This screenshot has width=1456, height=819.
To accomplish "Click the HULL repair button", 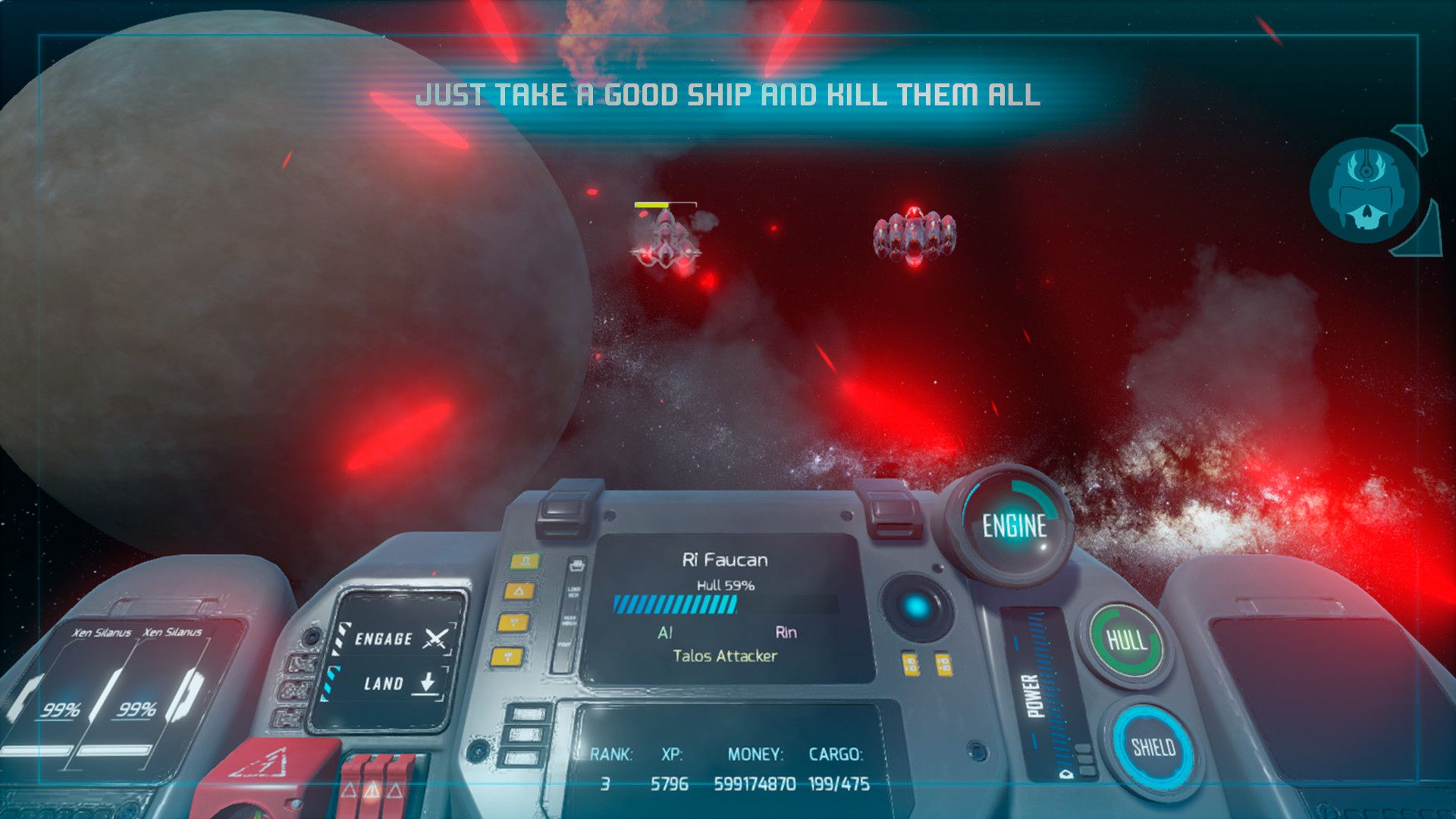I will 1127,641.
